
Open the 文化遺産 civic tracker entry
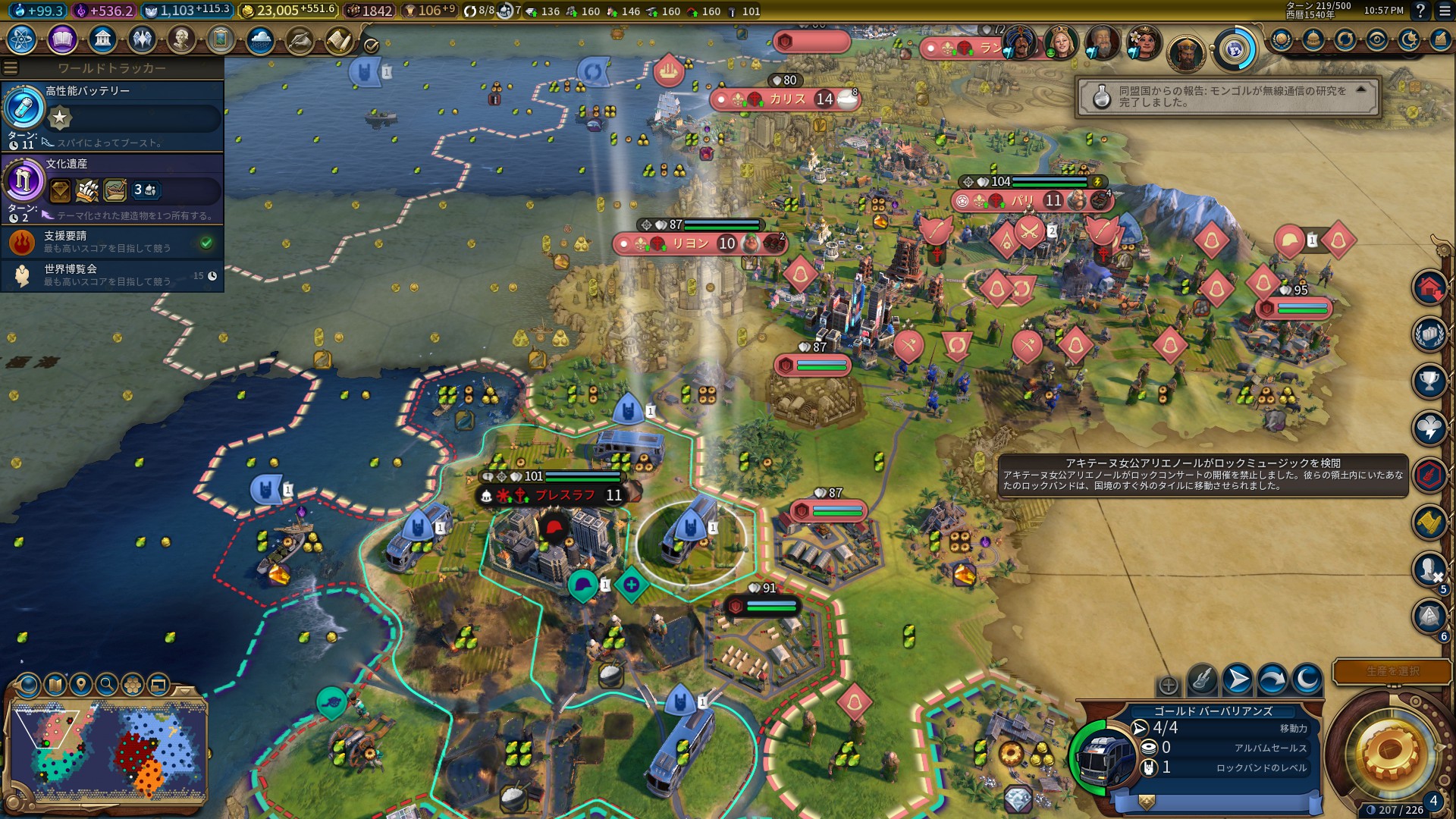click(112, 188)
